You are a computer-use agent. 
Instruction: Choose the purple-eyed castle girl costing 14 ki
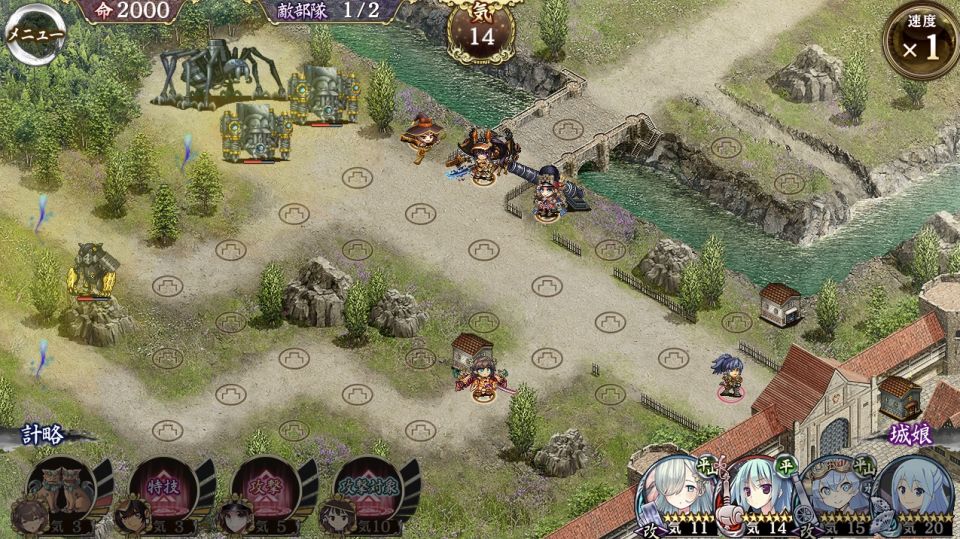(x=757, y=492)
